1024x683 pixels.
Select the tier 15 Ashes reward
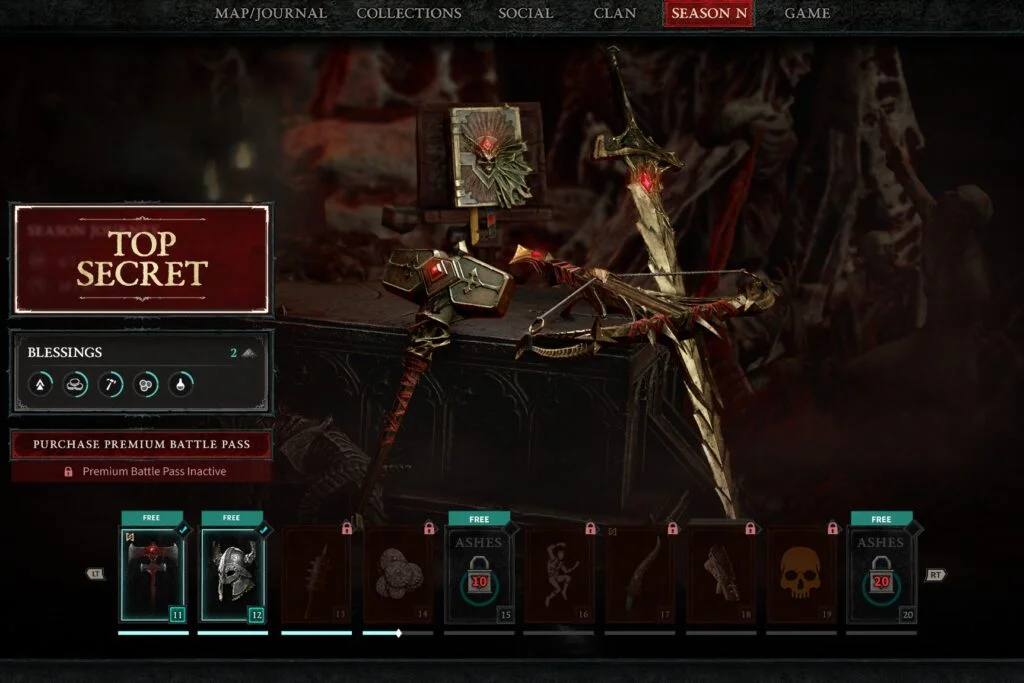point(480,575)
